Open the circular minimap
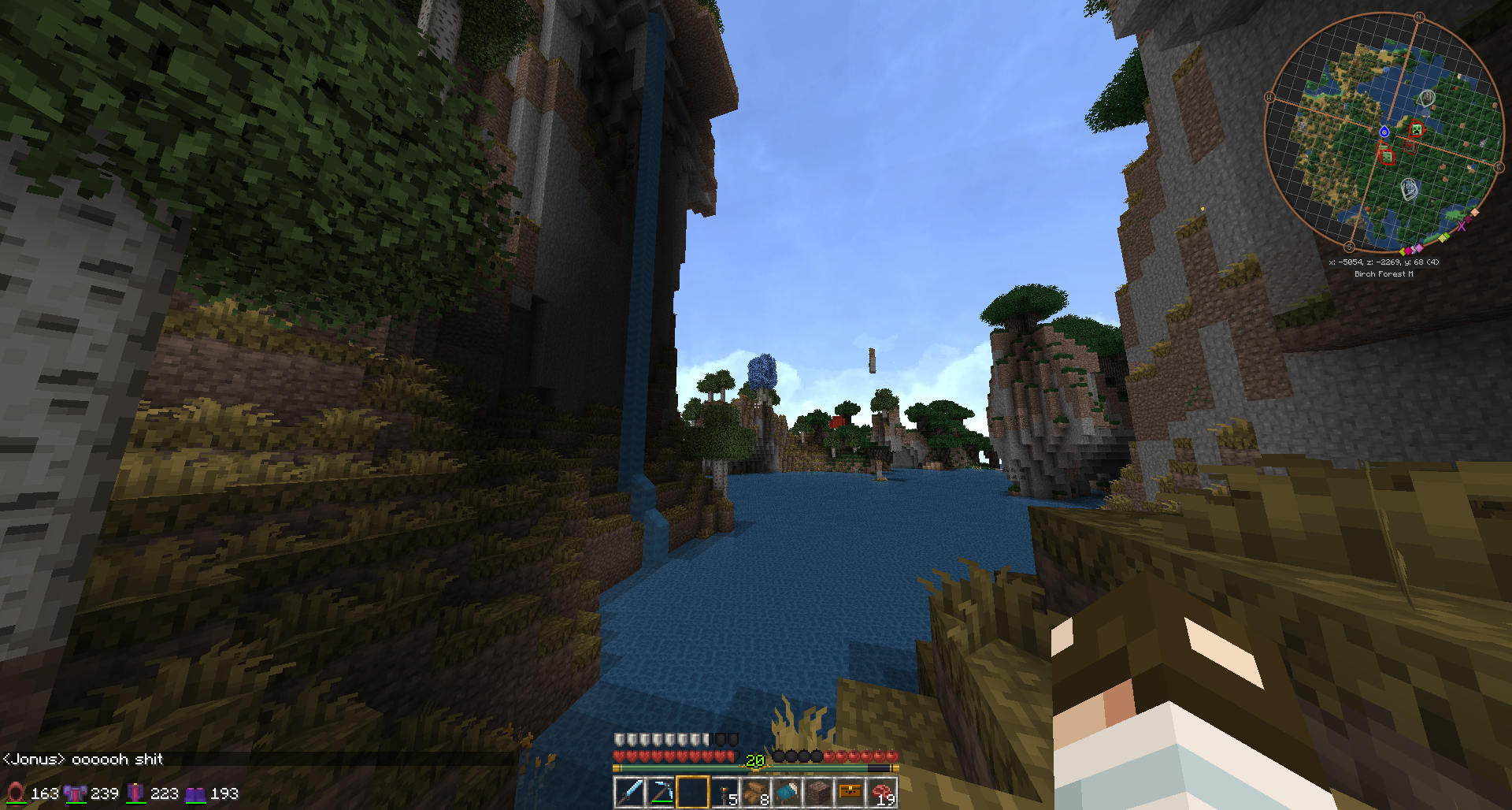1512x810 pixels. 1383,132
